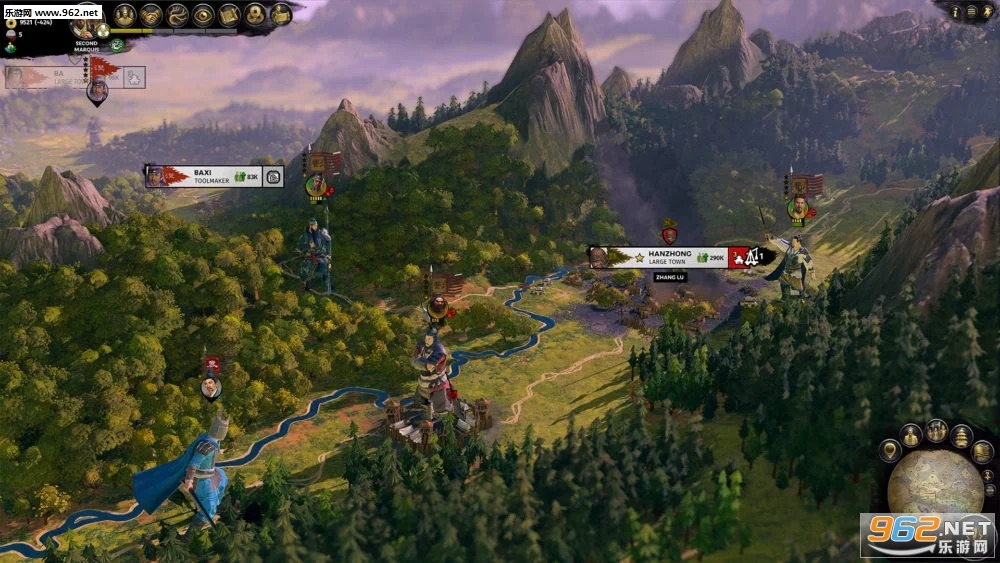Click the battle icon on Hanzhong label
The image size is (1000, 563).
pos(741,257)
